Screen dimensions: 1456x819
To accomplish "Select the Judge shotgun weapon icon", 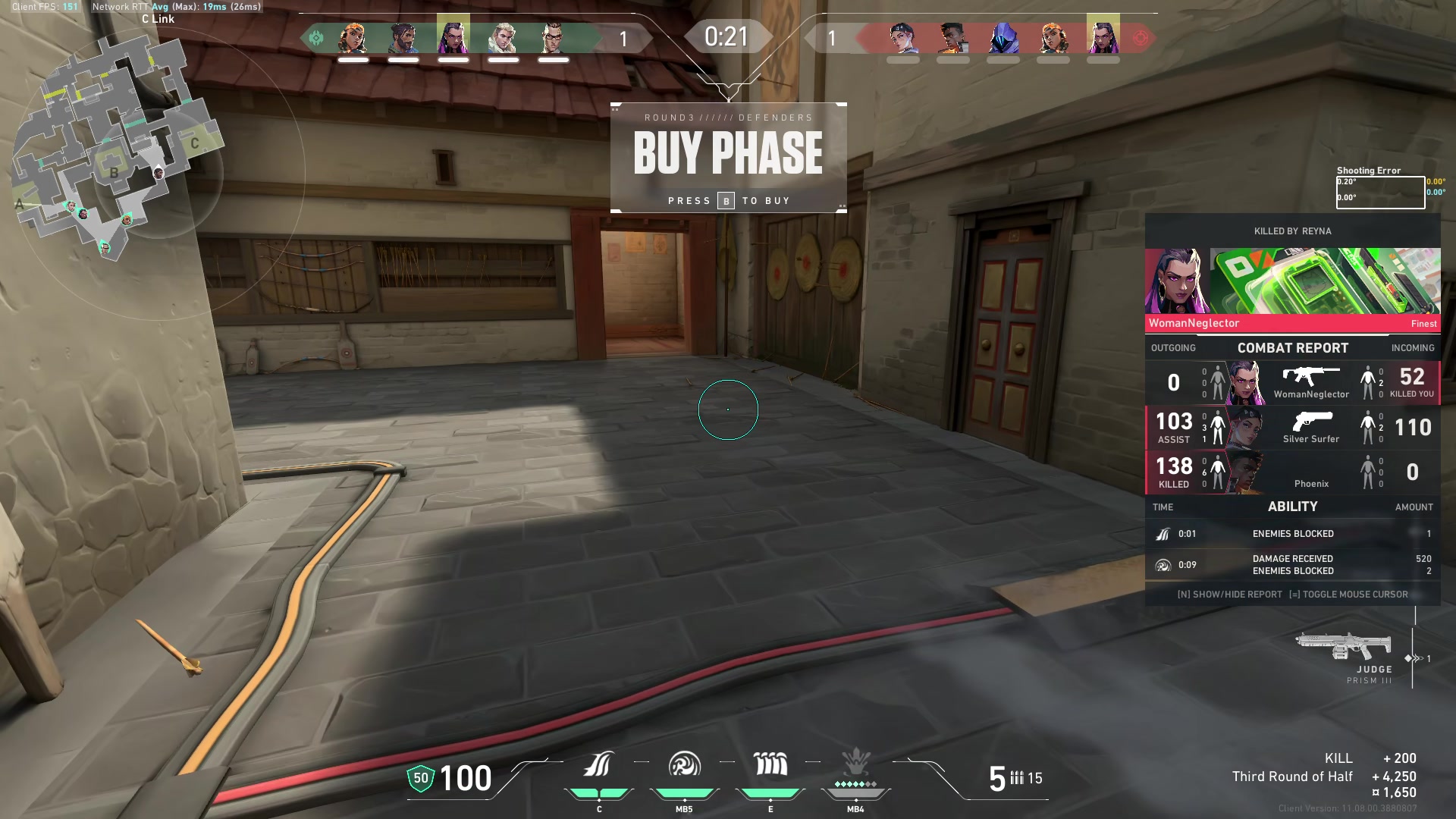I will tap(1343, 647).
